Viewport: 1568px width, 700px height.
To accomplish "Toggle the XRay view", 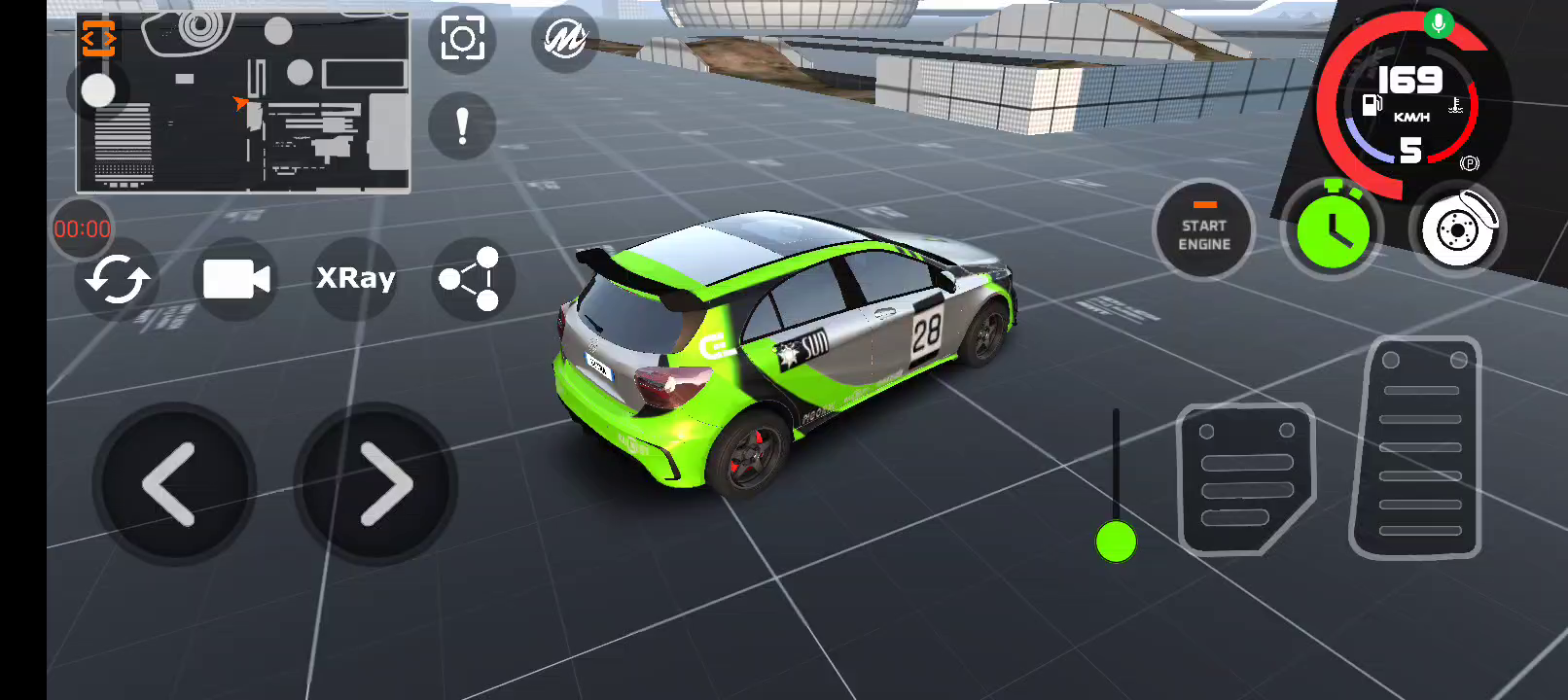I will click(x=356, y=279).
